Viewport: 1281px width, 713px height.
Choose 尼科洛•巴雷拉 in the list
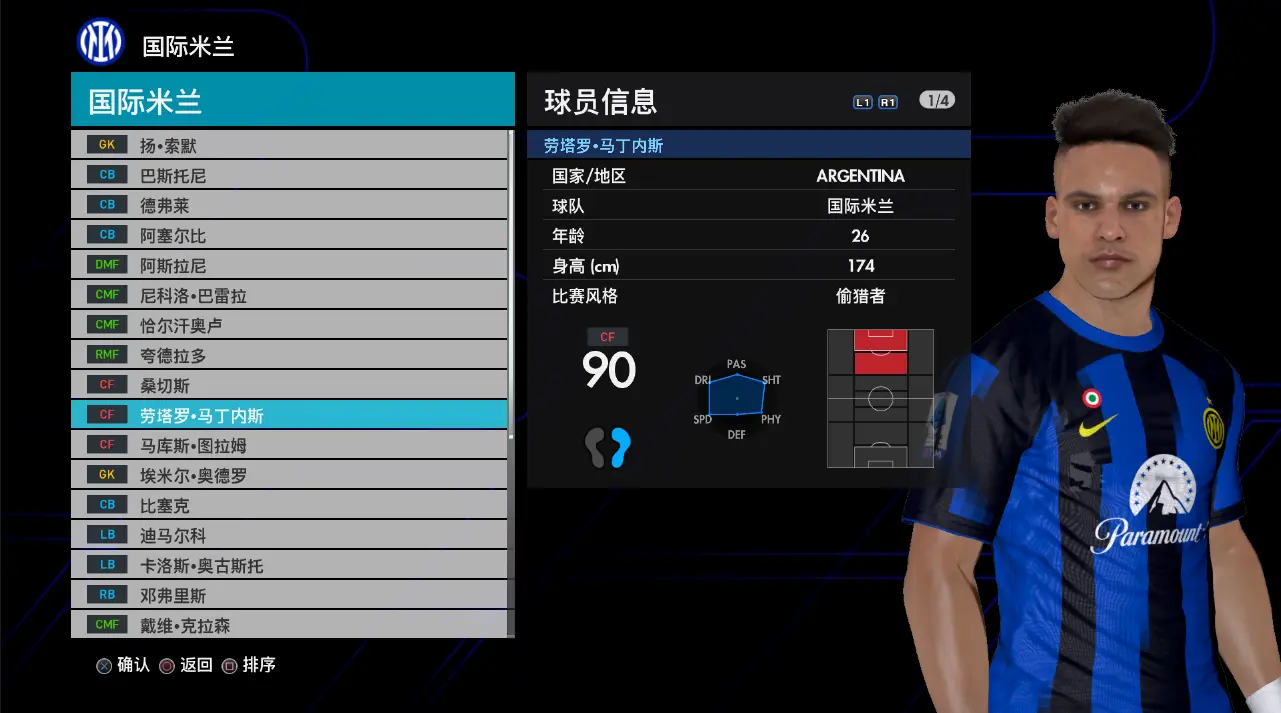289,295
